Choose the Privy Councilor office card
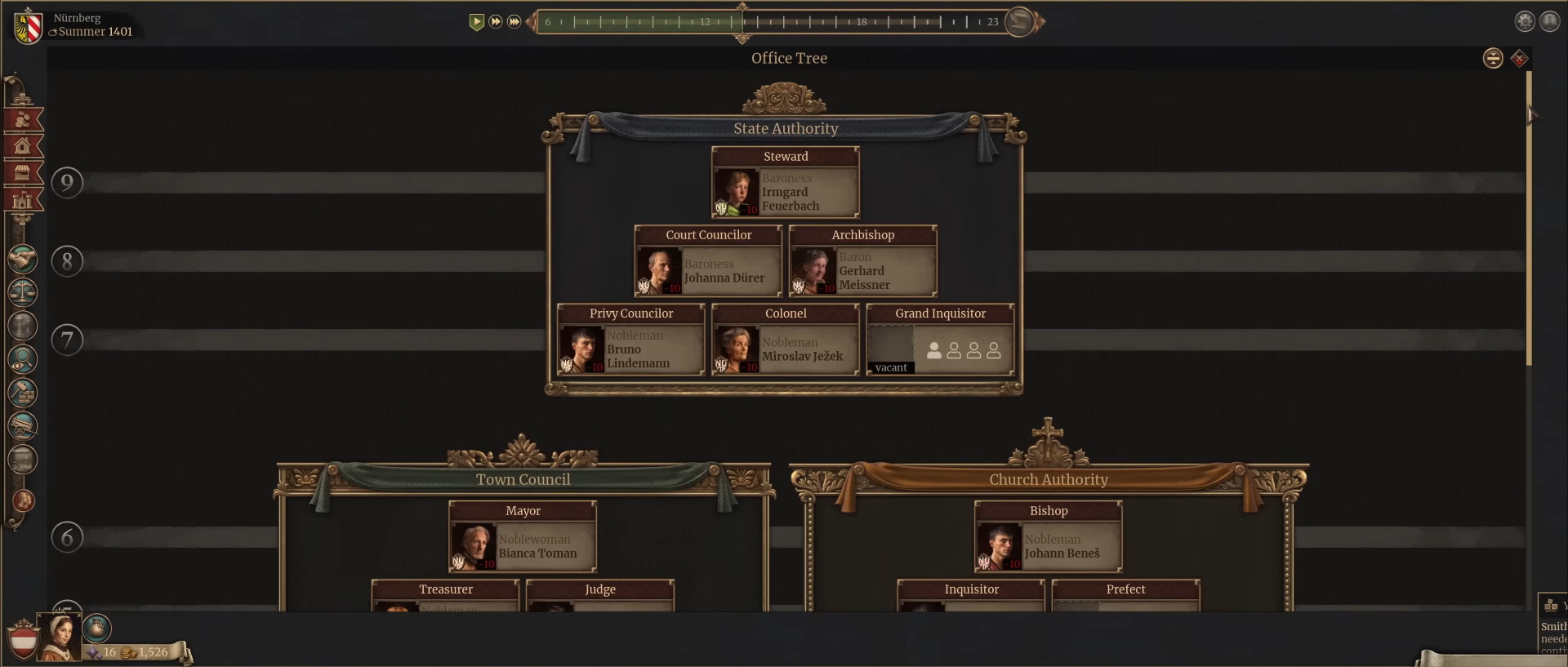Image resolution: width=1568 pixels, height=667 pixels. pos(630,340)
